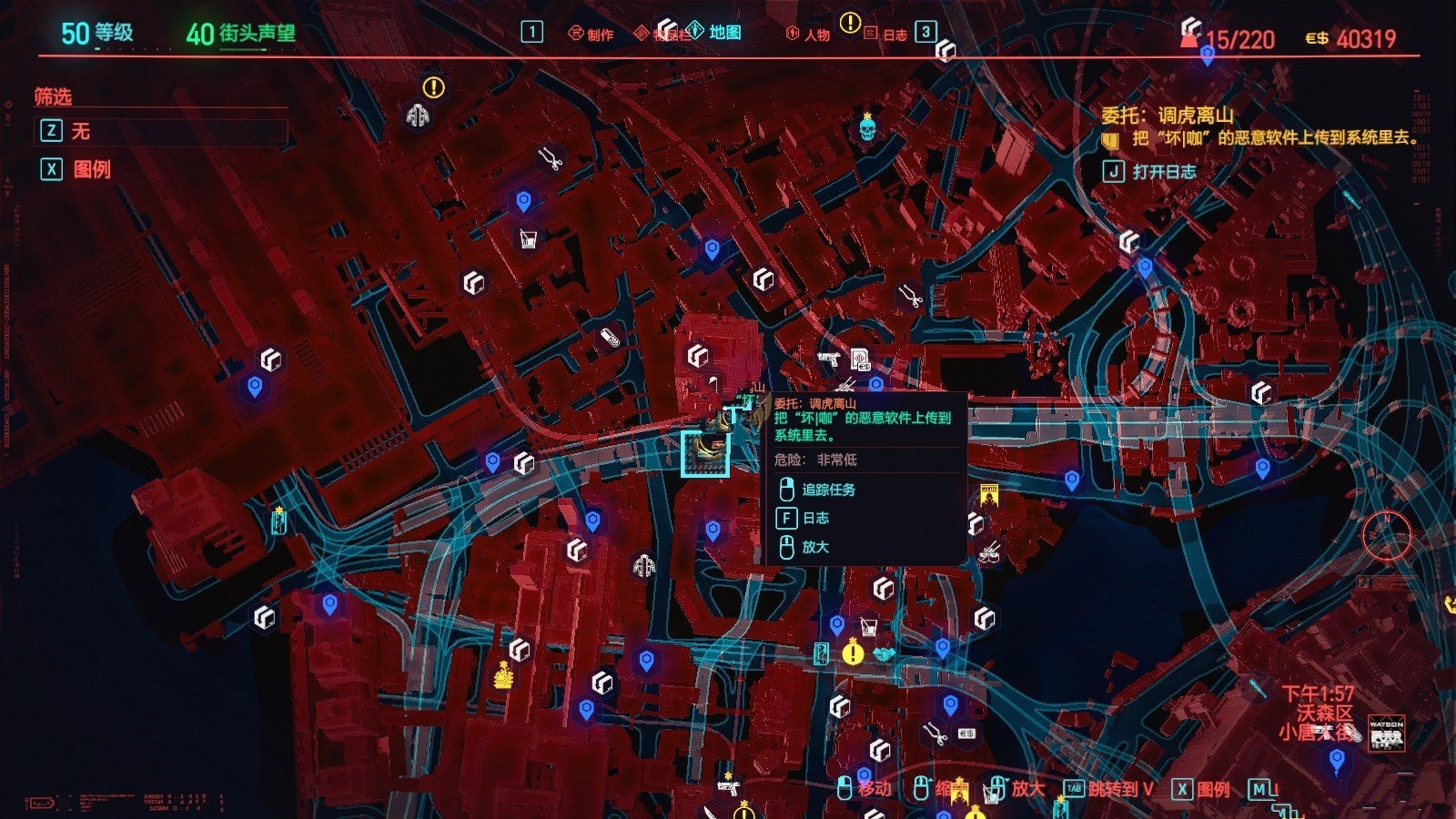This screenshot has height=819, width=1456.
Task: Open the 筛选 filter set to 无
Action: 161,131
